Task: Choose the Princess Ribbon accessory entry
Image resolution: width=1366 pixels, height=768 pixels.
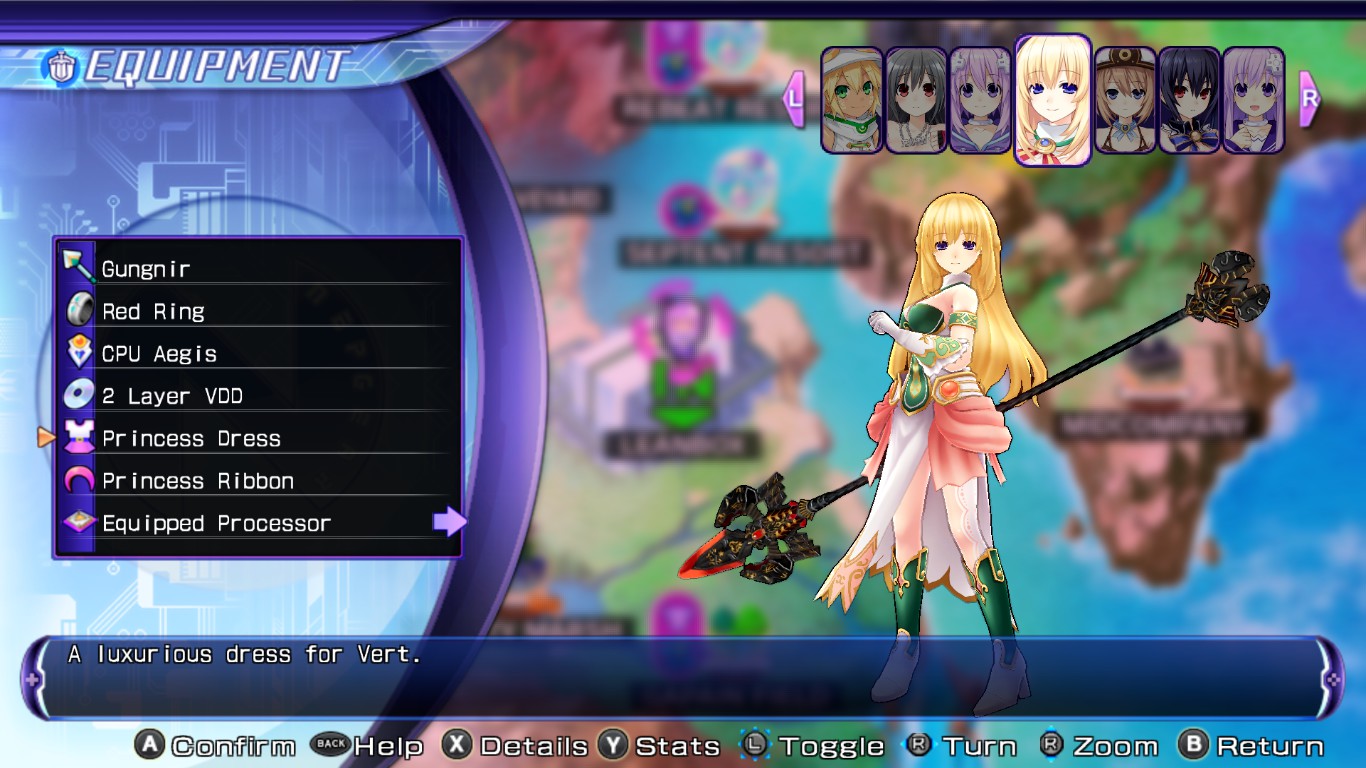Action: [x=258, y=481]
